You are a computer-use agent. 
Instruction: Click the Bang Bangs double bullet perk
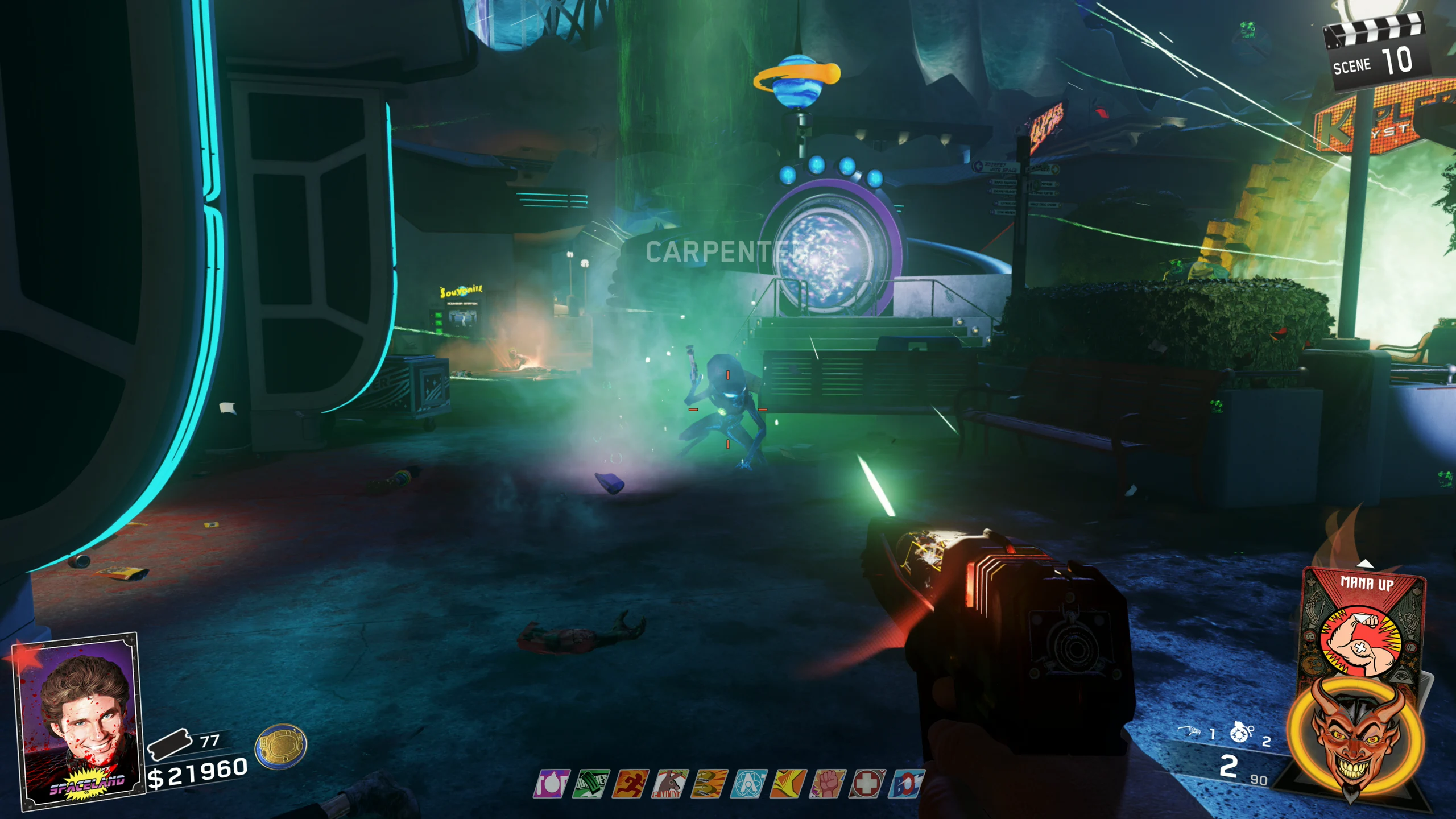[x=710, y=784]
